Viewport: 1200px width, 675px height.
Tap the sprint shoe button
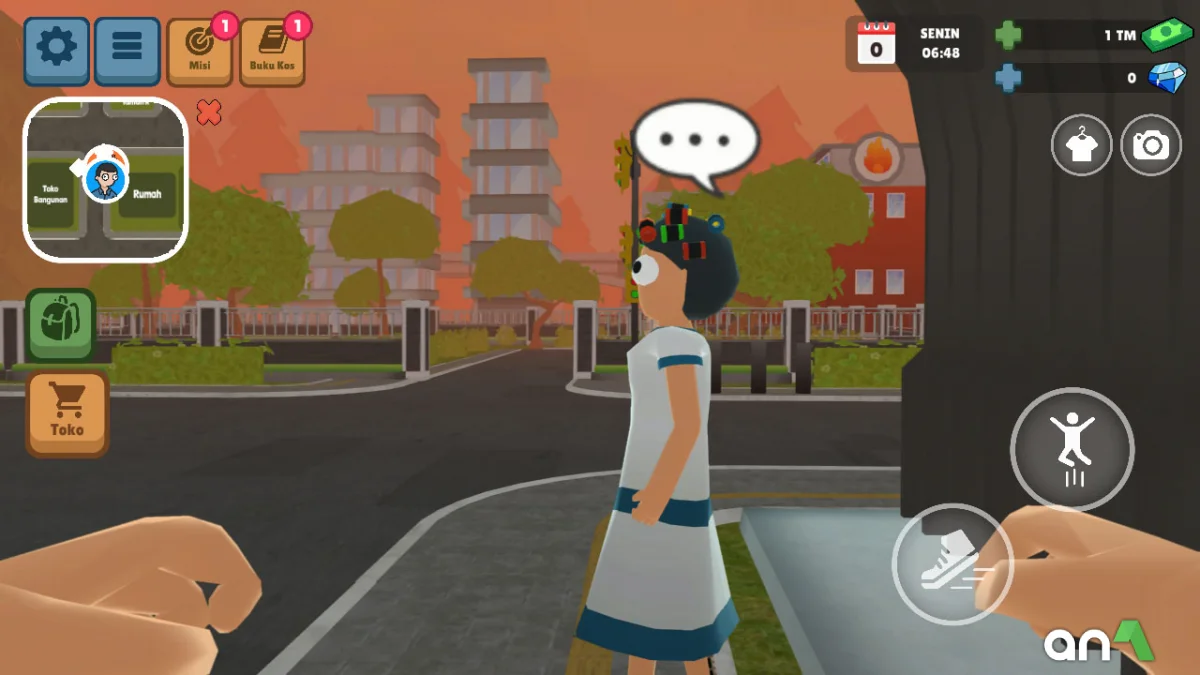[952, 564]
